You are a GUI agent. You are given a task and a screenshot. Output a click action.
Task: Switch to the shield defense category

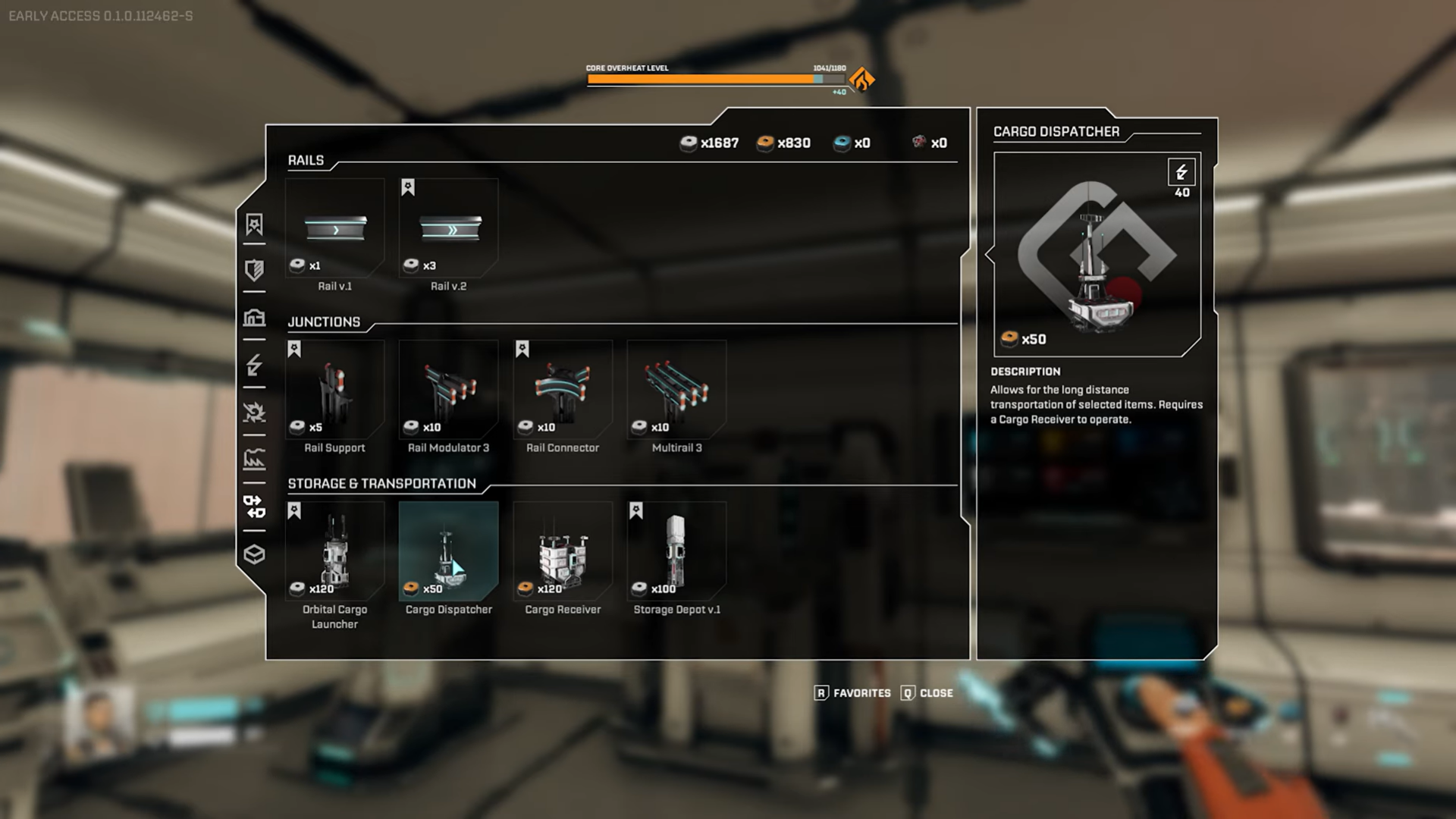(x=254, y=270)
